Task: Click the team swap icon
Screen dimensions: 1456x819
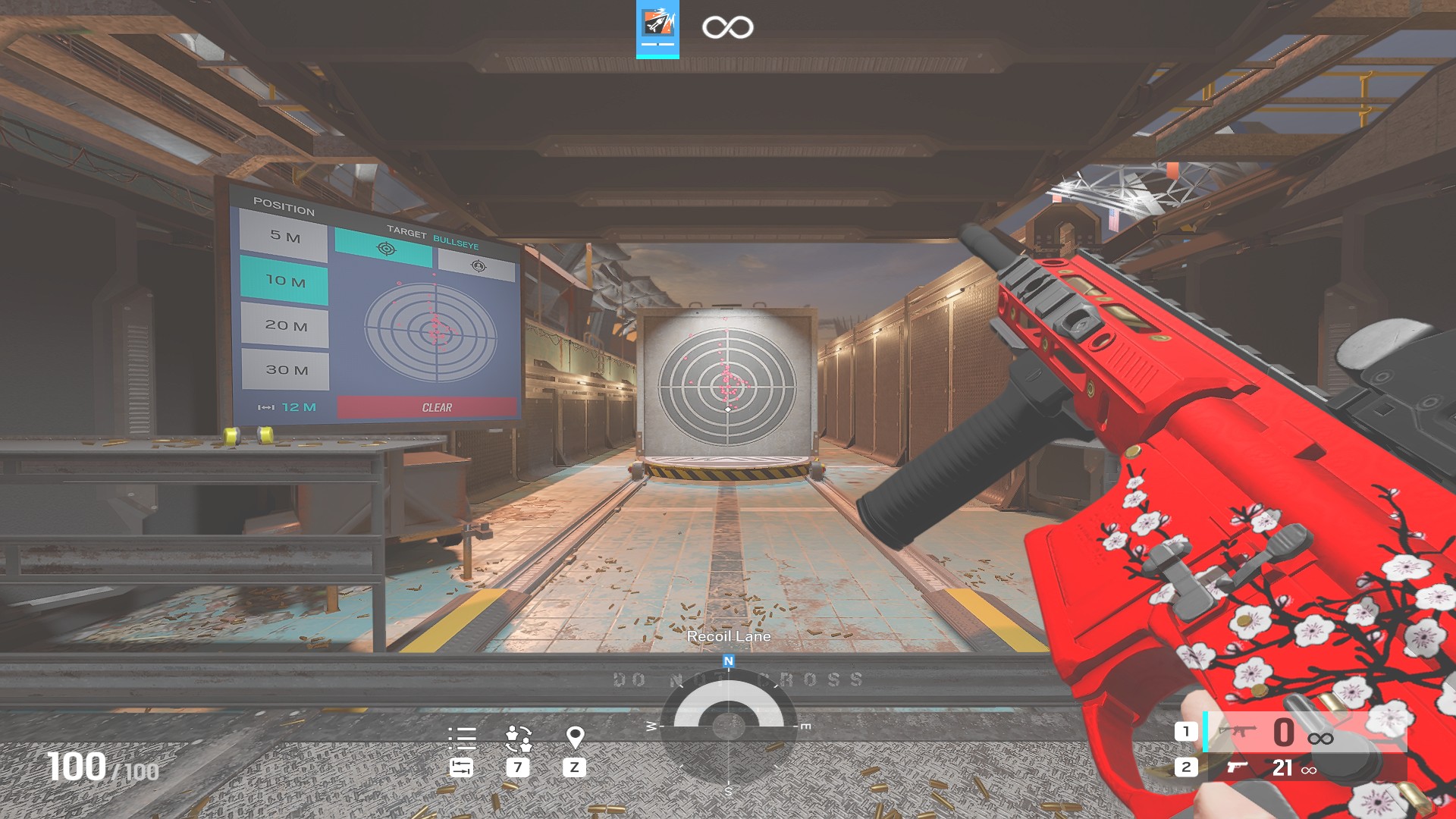Action: (x=519, y=738)
